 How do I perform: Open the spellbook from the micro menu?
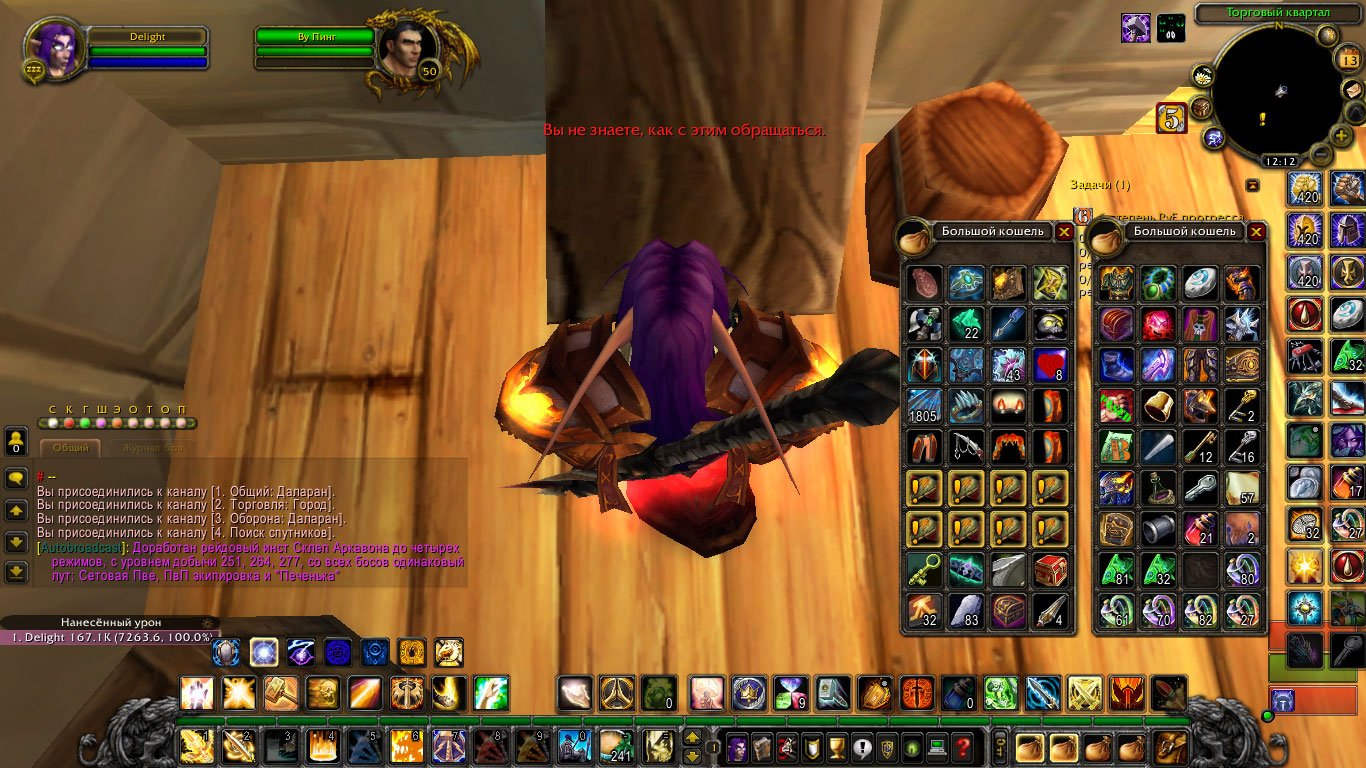[x=762, y=746]
